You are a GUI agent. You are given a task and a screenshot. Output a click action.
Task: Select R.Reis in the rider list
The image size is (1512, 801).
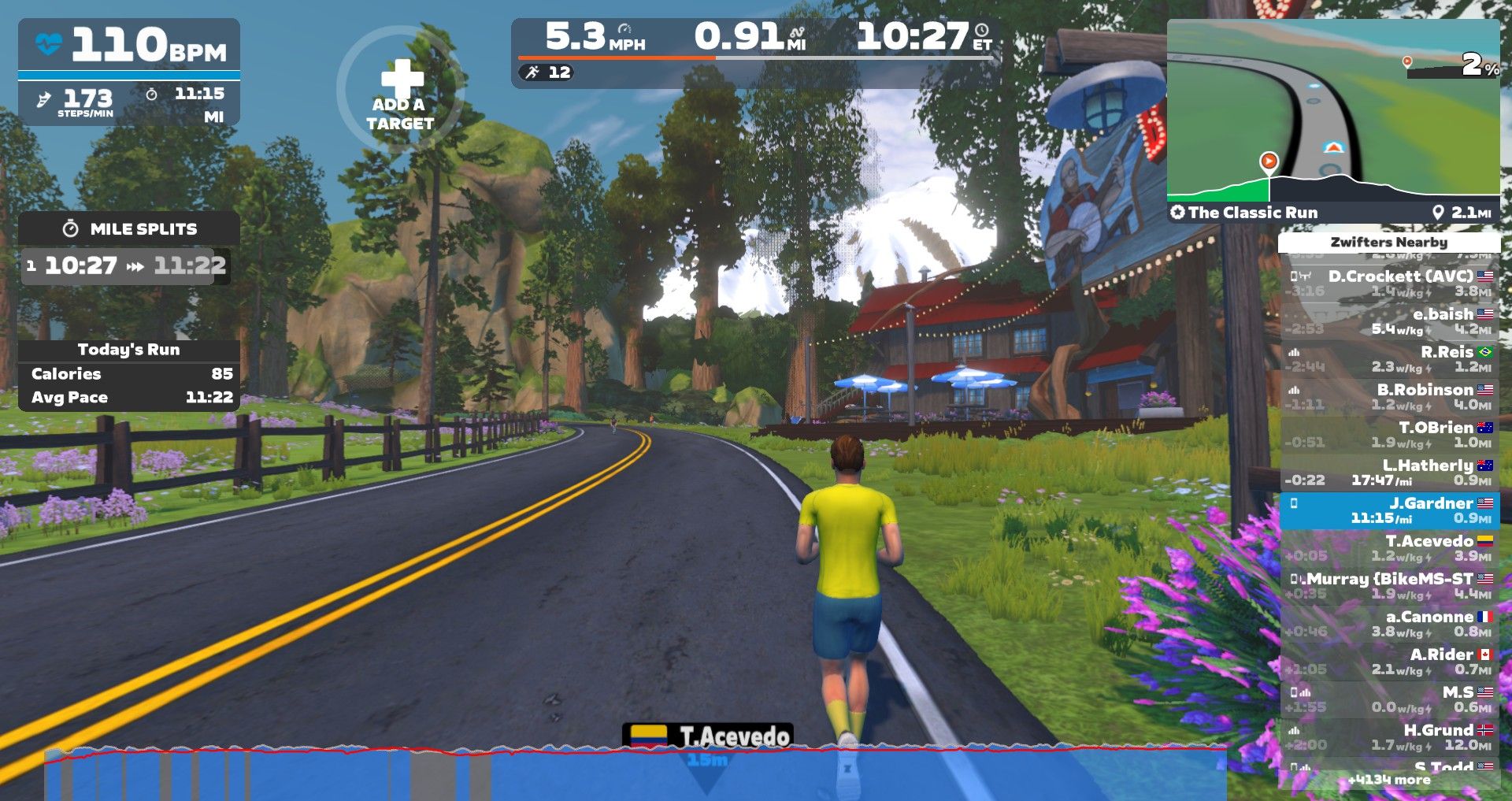1390,358
